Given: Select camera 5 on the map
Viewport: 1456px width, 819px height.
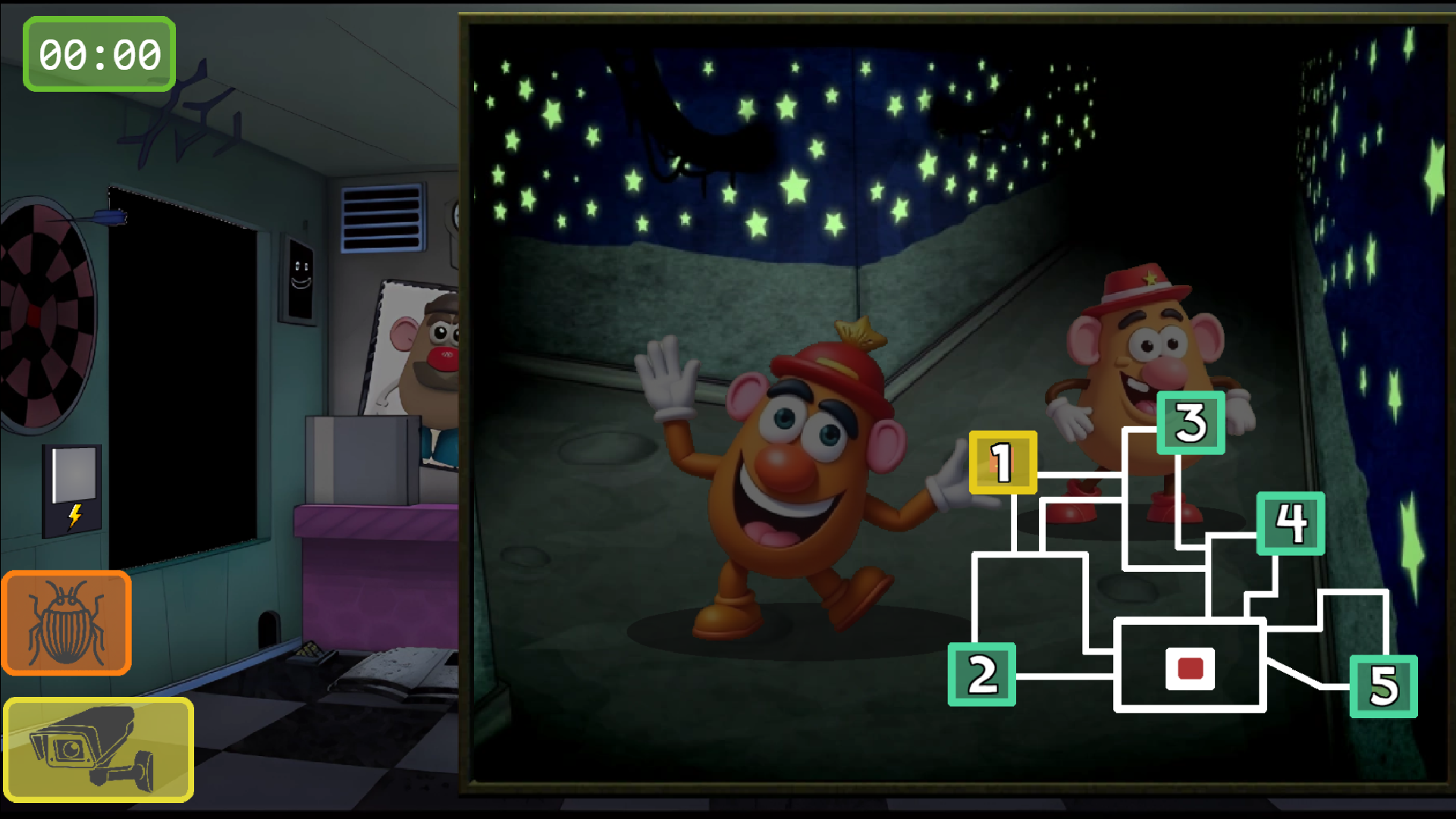Looking at the screenshot, I should tap(1385, 687).
